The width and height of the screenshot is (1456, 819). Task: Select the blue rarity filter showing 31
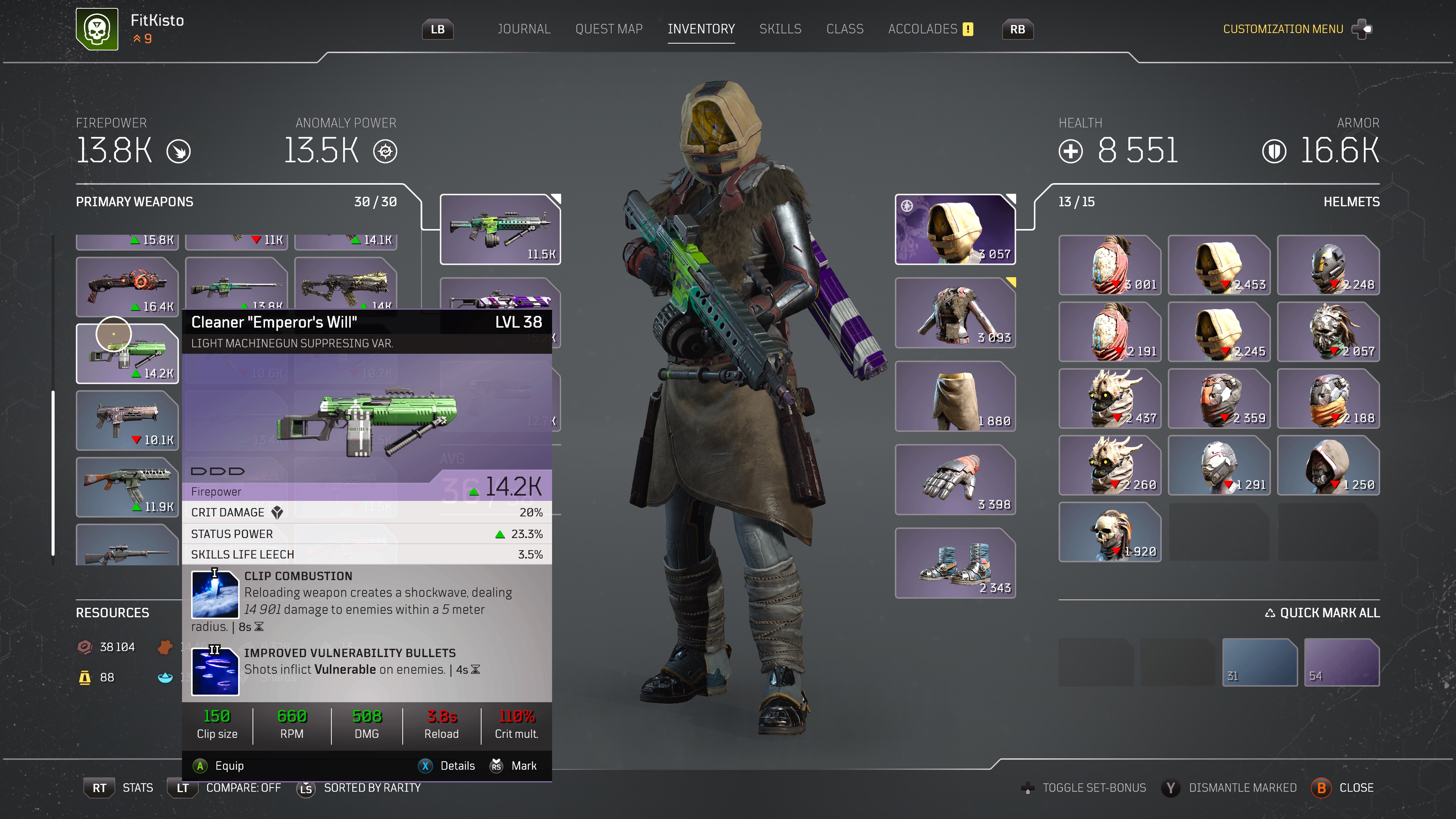pyautogui.click(x=1259, y=662)
